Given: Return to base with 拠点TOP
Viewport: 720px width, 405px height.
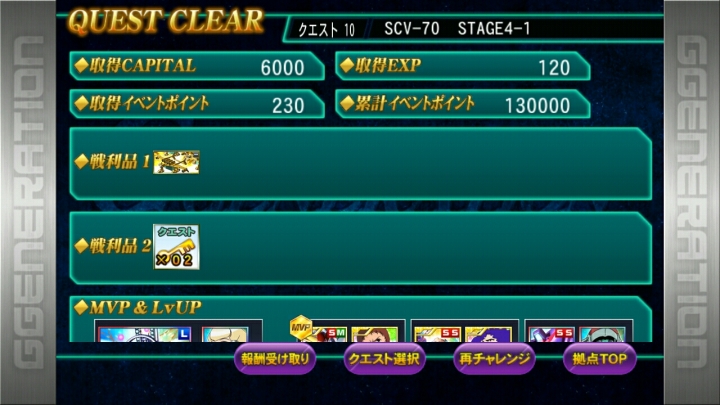Looking at the screenshot, I should click(x=600, y=358).
